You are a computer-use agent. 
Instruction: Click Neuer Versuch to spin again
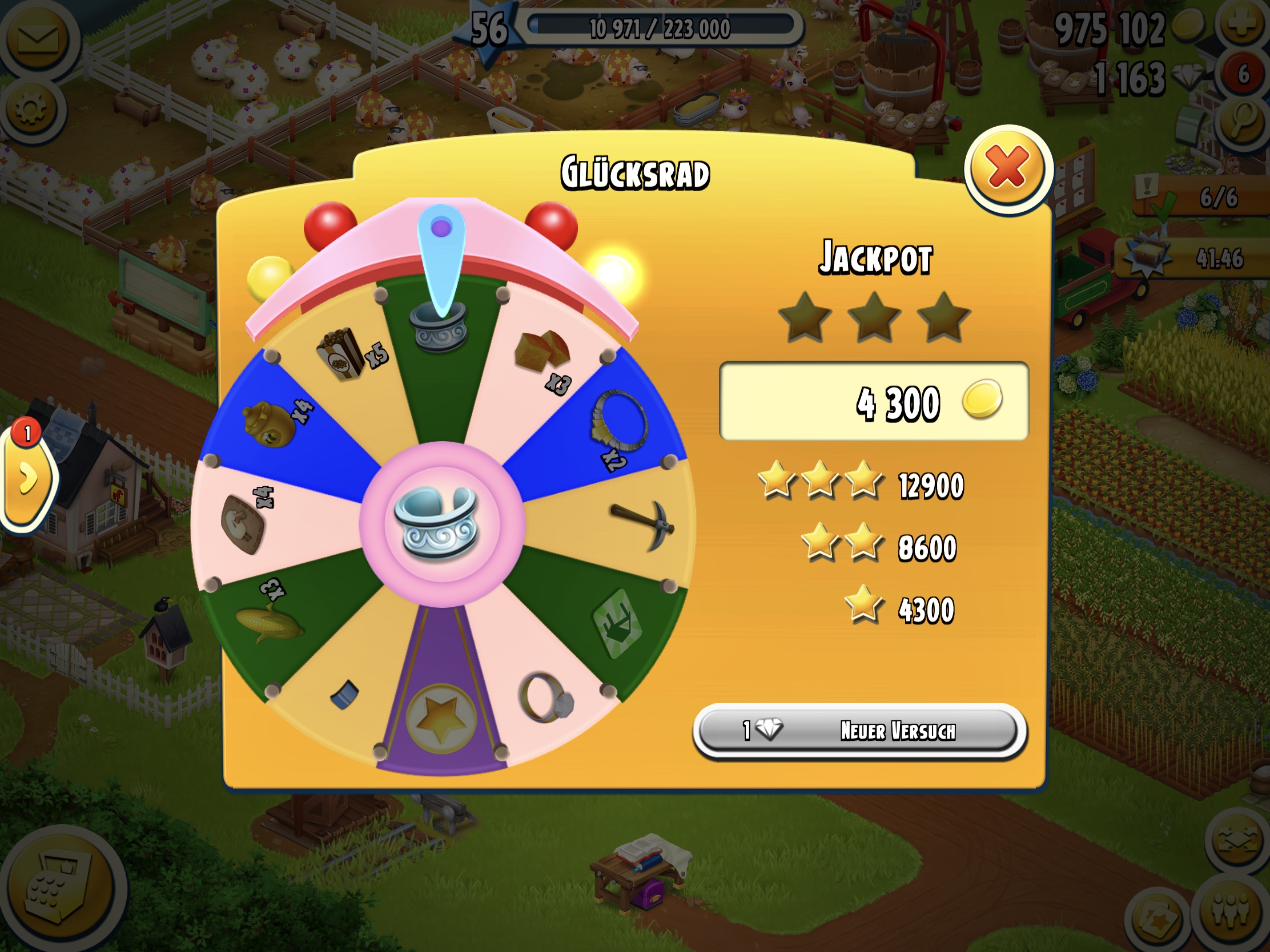click(x=859, y=731)
